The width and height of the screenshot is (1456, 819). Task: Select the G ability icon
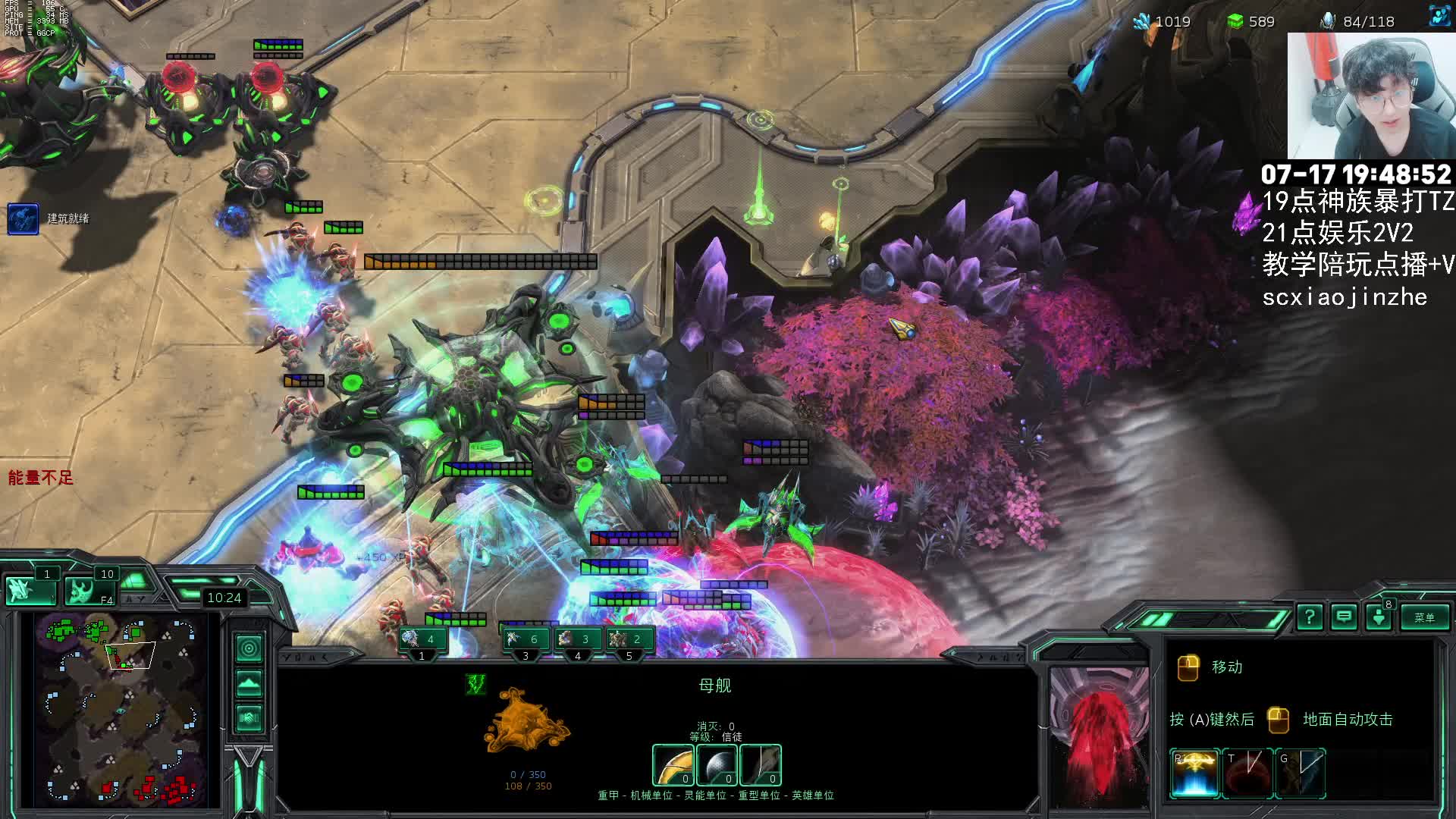click(x=1300, y=773)
